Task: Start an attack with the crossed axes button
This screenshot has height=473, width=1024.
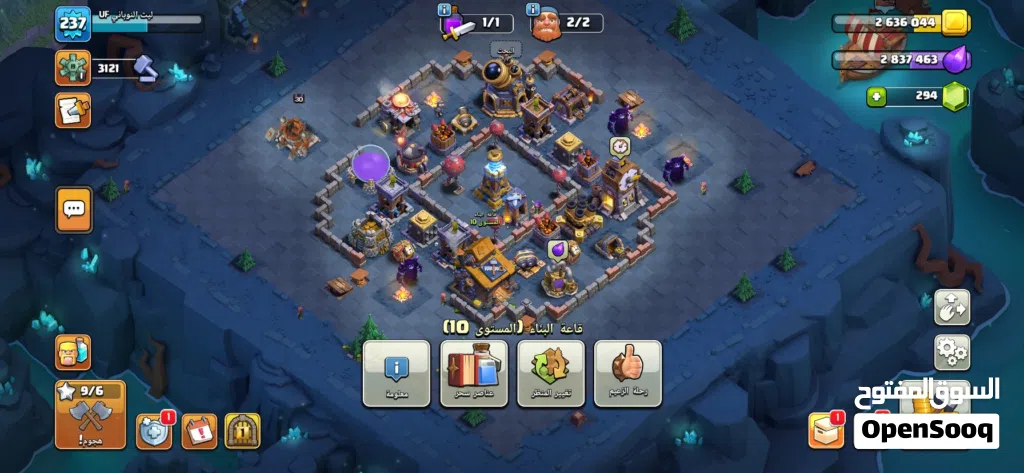Action: (x=91, y=412)
